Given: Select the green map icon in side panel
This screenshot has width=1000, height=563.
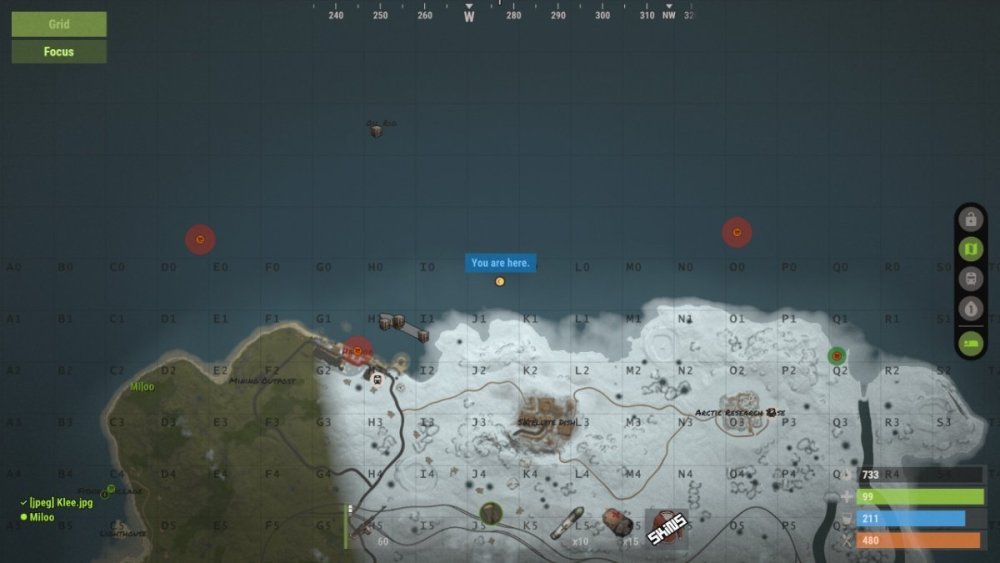Looking at the screenshot, I should click(970, 248).
